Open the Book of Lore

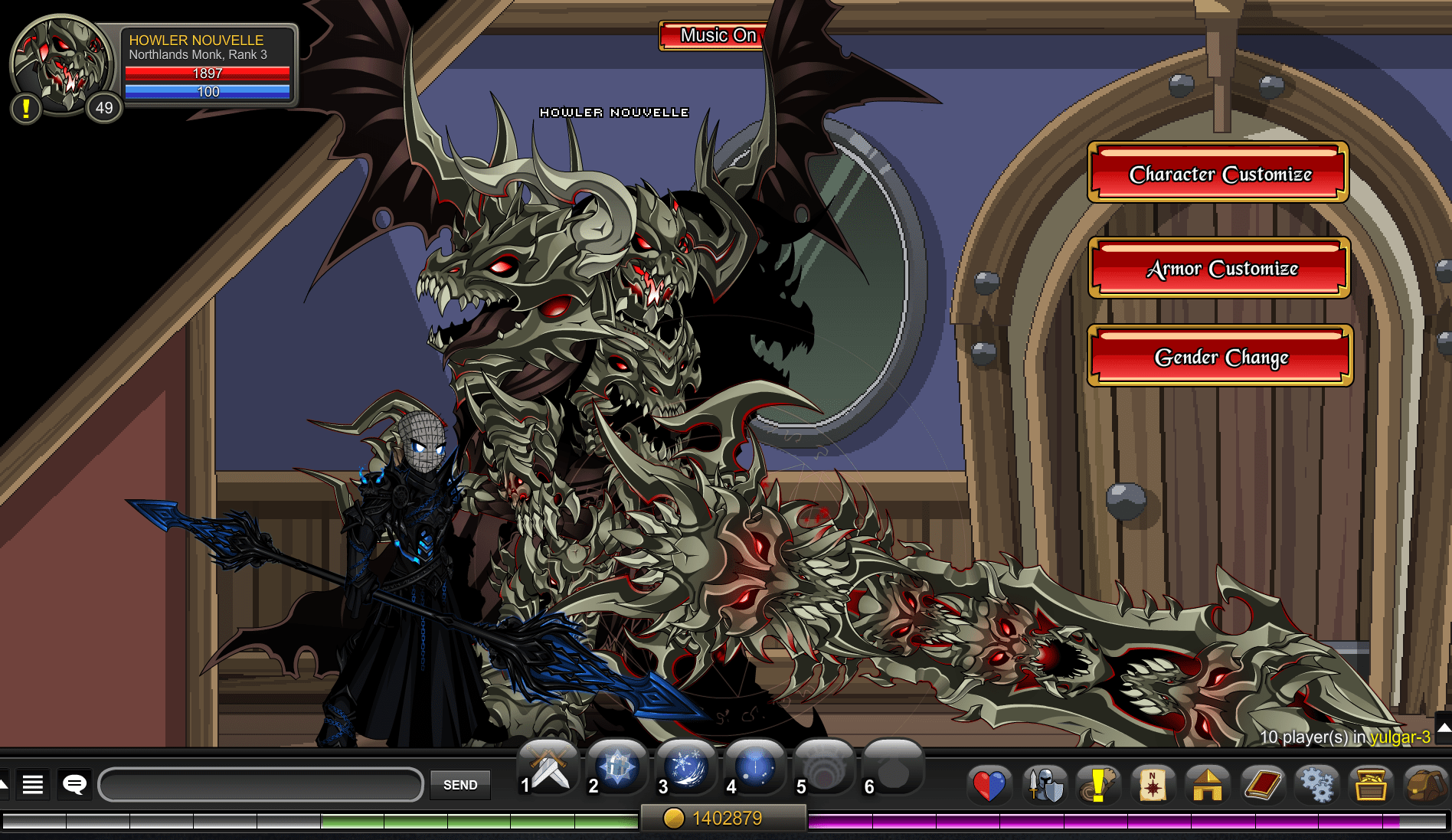(x=1262, y=785)
